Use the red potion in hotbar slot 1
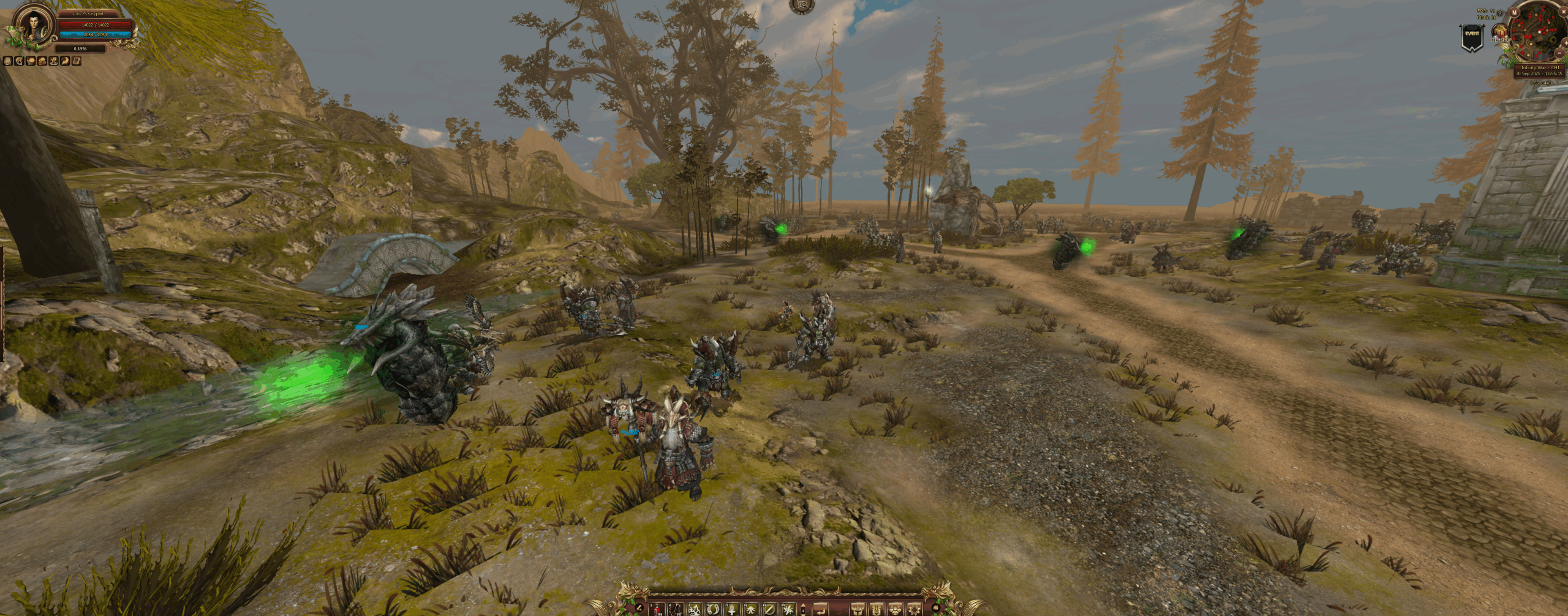This screenshot has height=616, width=1568. tap(657, 610)
